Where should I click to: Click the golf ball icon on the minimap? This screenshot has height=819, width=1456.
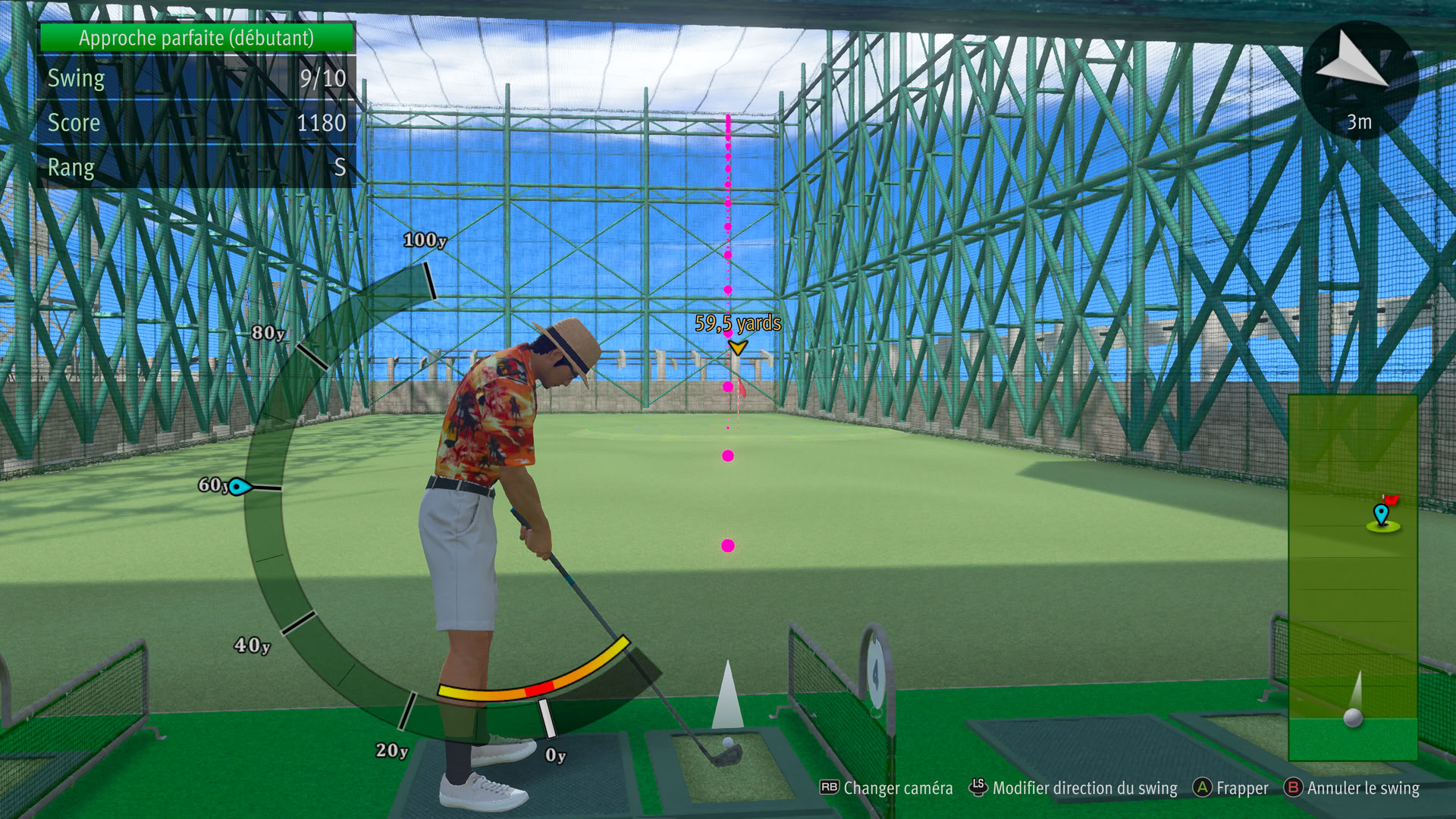point(1353,717)
